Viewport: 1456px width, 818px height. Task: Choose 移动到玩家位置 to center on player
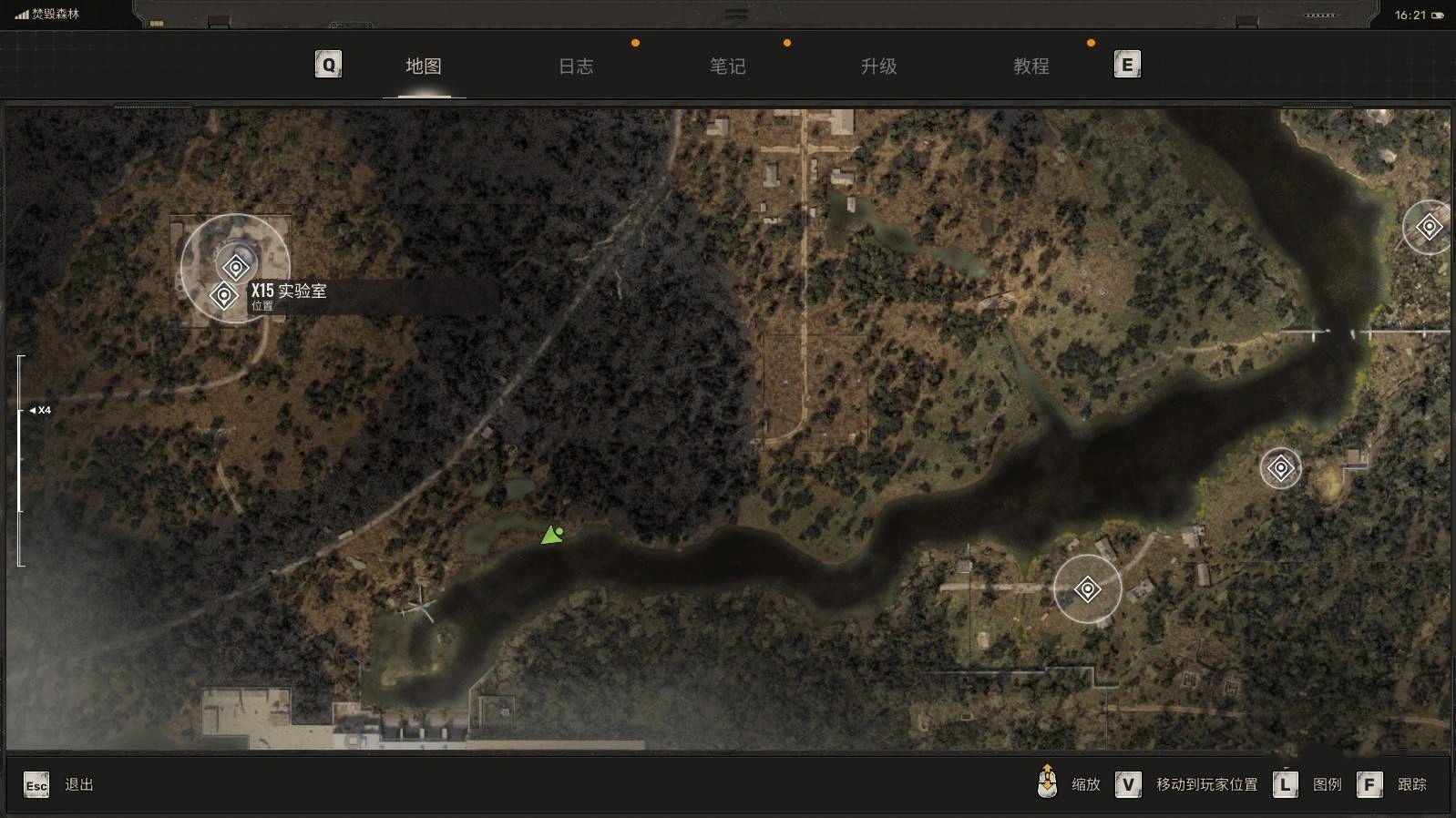1206,784
